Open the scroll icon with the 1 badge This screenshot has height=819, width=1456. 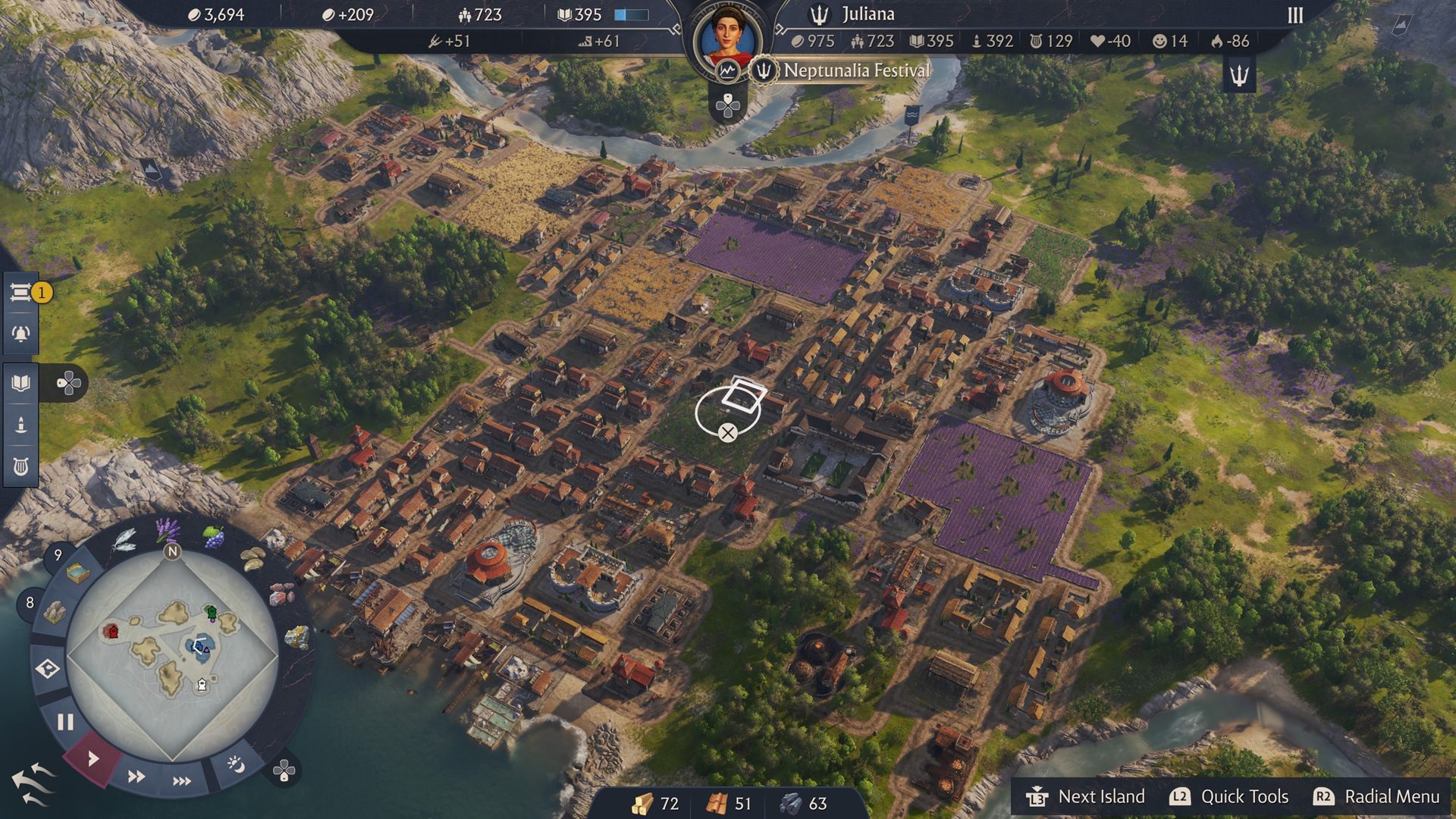click(x=21, y=293)
